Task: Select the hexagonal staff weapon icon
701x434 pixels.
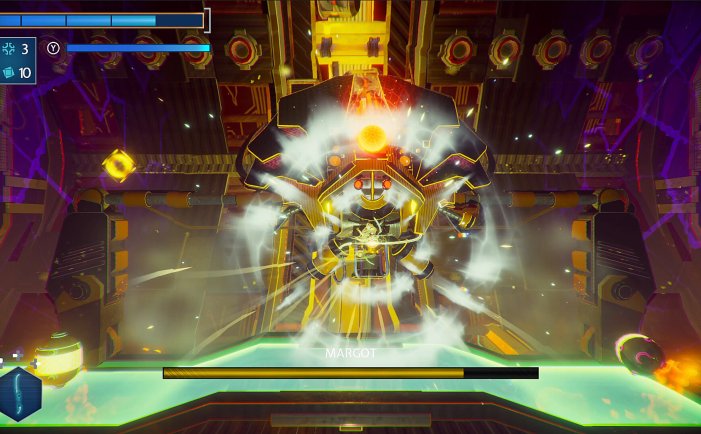Action: 20,394
